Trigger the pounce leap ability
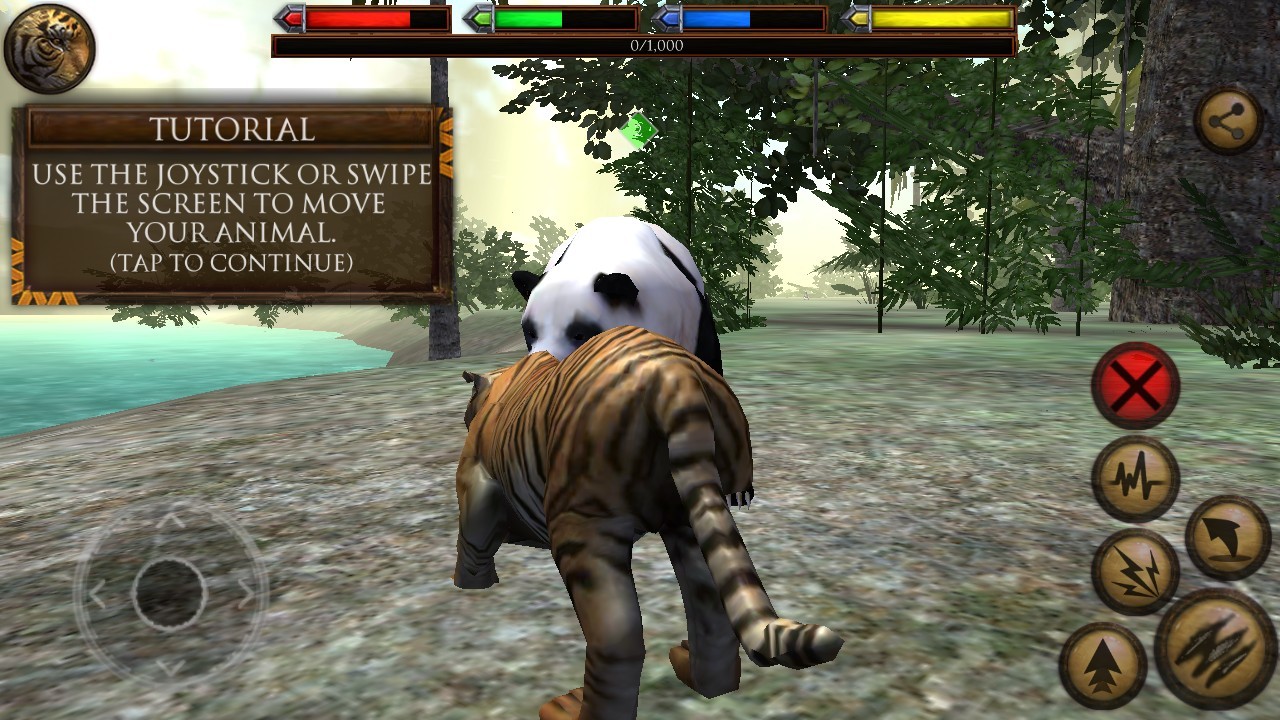Screen dimensions: 1280x720 point(1227,537)
